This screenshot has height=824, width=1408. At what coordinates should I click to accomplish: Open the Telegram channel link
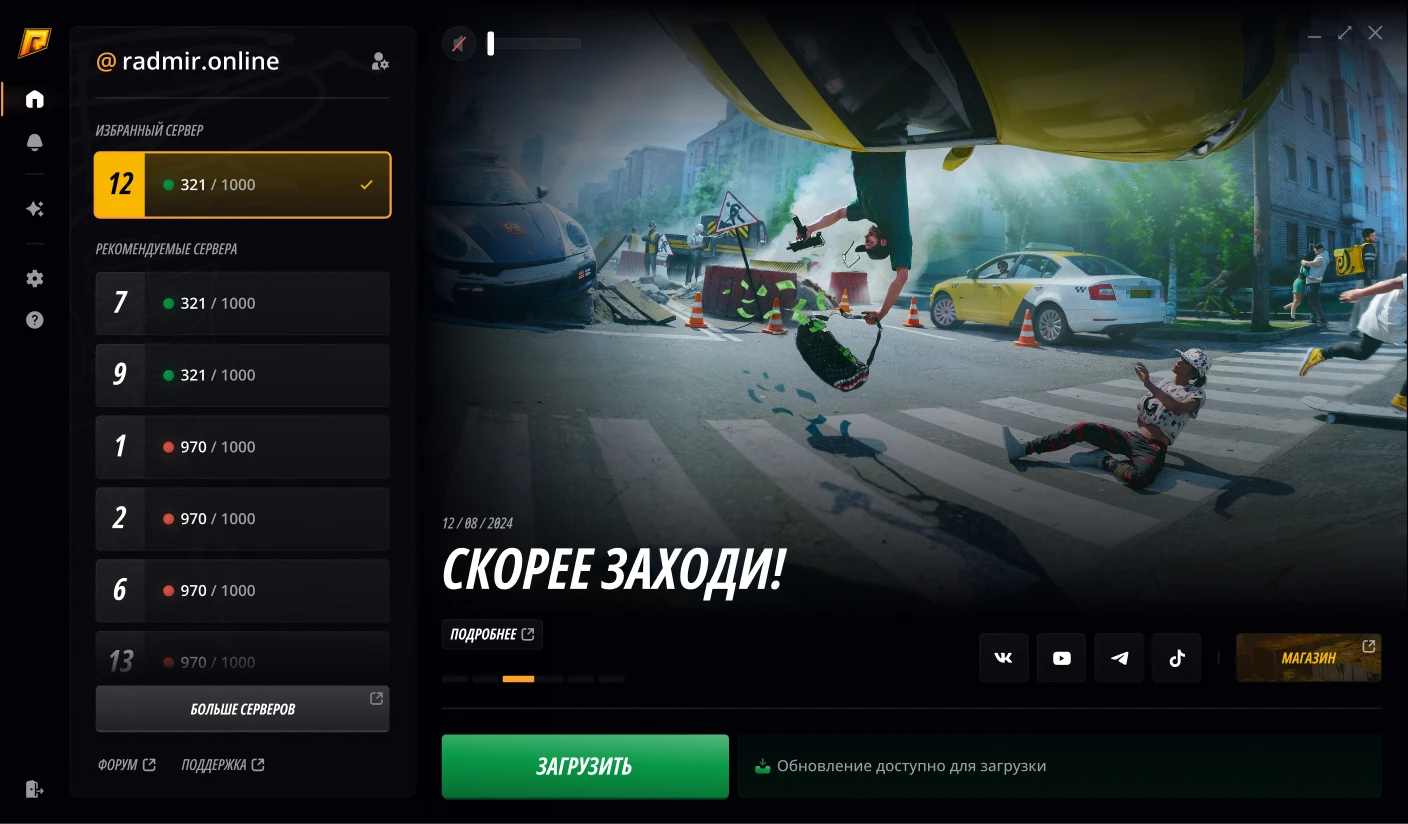point(1119,658)
